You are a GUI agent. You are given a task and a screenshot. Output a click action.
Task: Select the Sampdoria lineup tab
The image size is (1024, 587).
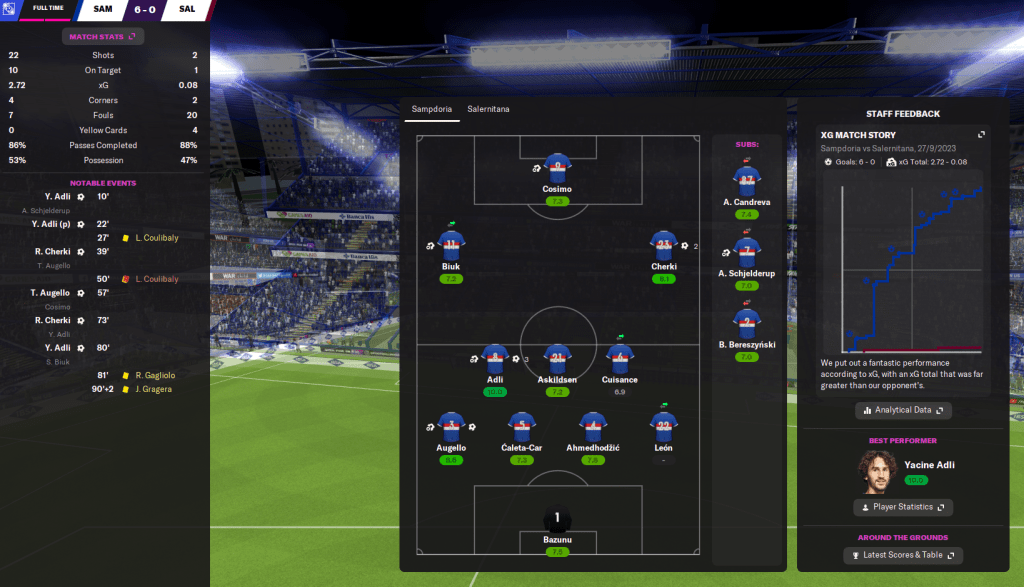432,108
